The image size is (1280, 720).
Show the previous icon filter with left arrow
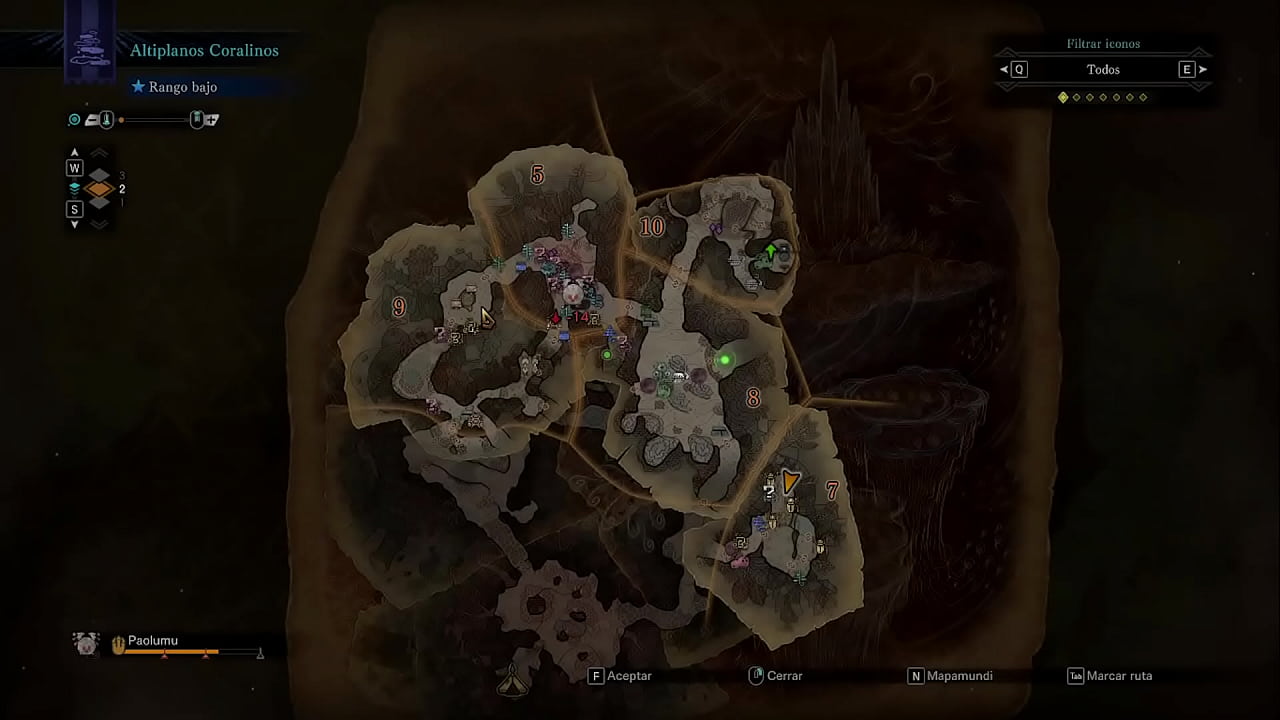point(1004,70)
